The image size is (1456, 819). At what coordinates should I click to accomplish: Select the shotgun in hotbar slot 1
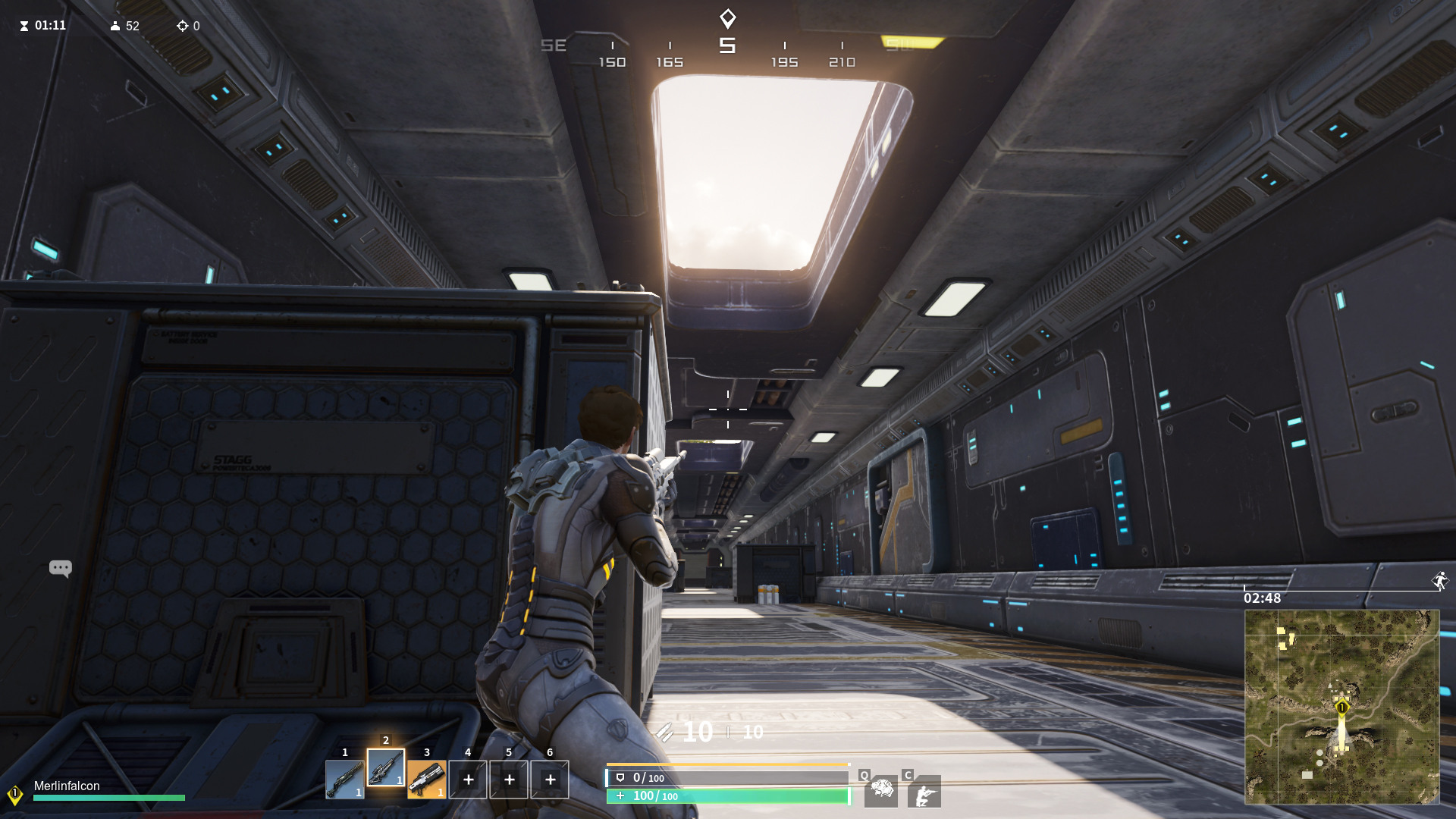pos(346,780)
